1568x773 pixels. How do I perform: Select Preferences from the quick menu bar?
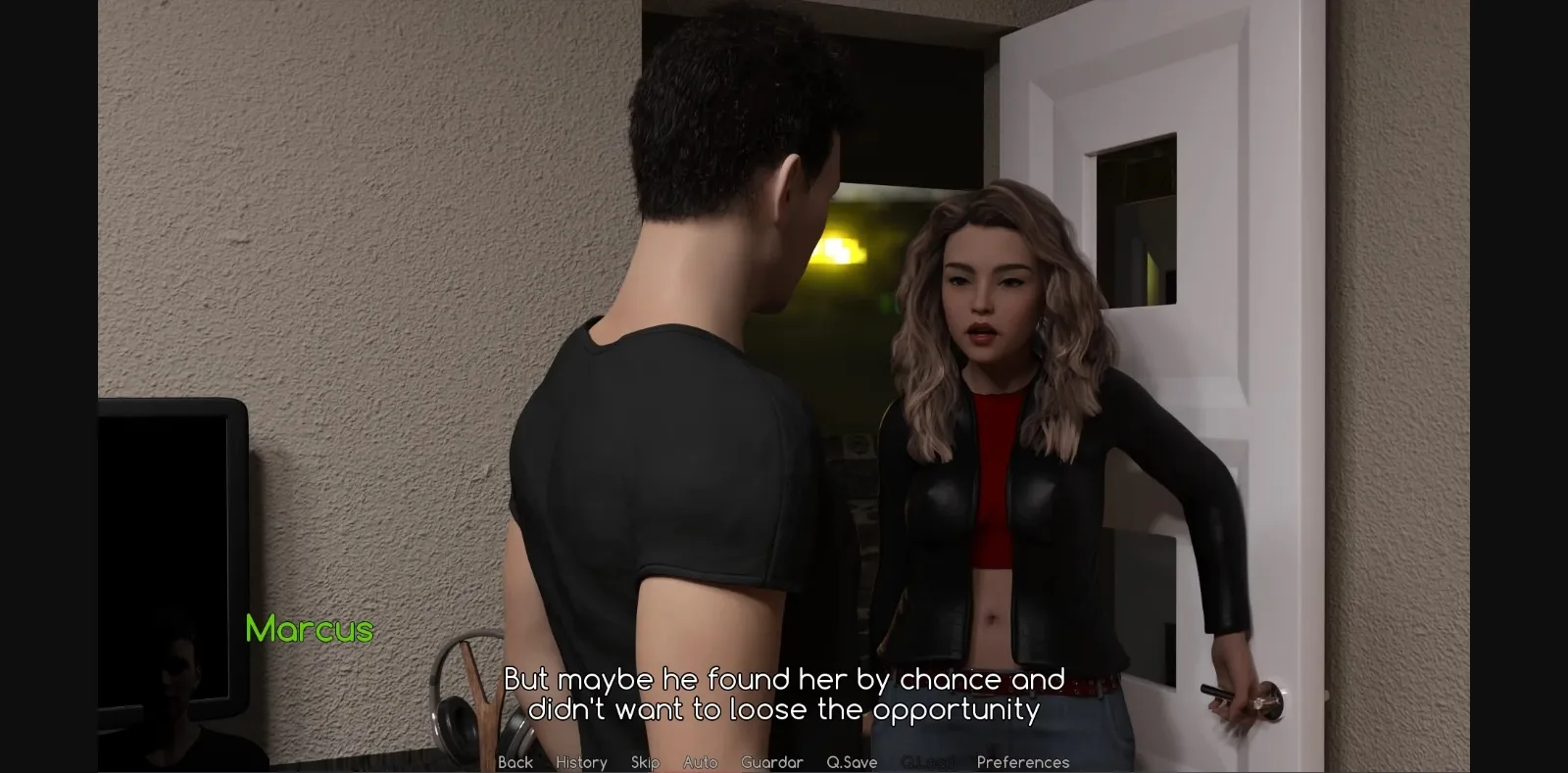1023,762
